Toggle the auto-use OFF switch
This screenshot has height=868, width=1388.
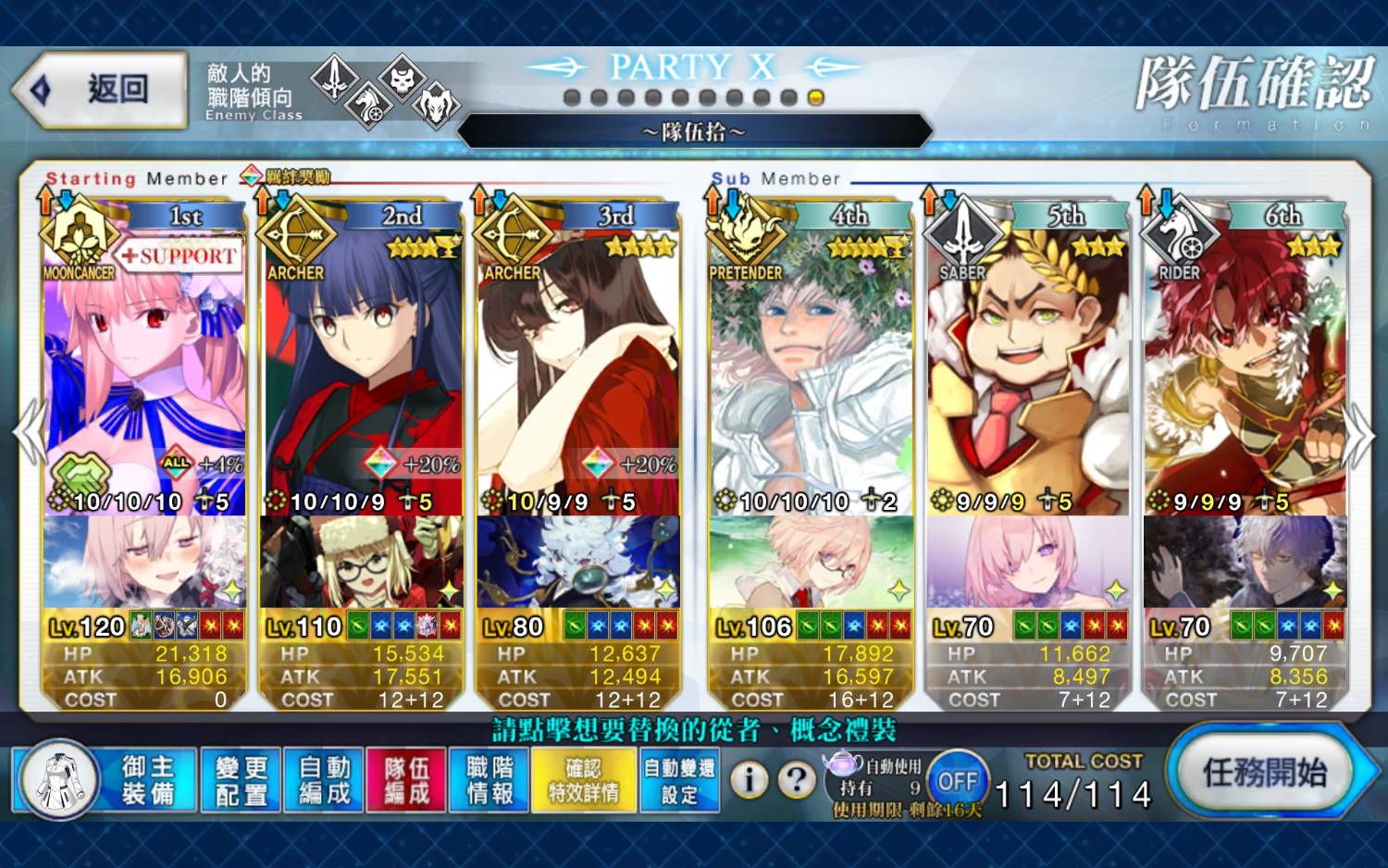(x=957, y=782)
